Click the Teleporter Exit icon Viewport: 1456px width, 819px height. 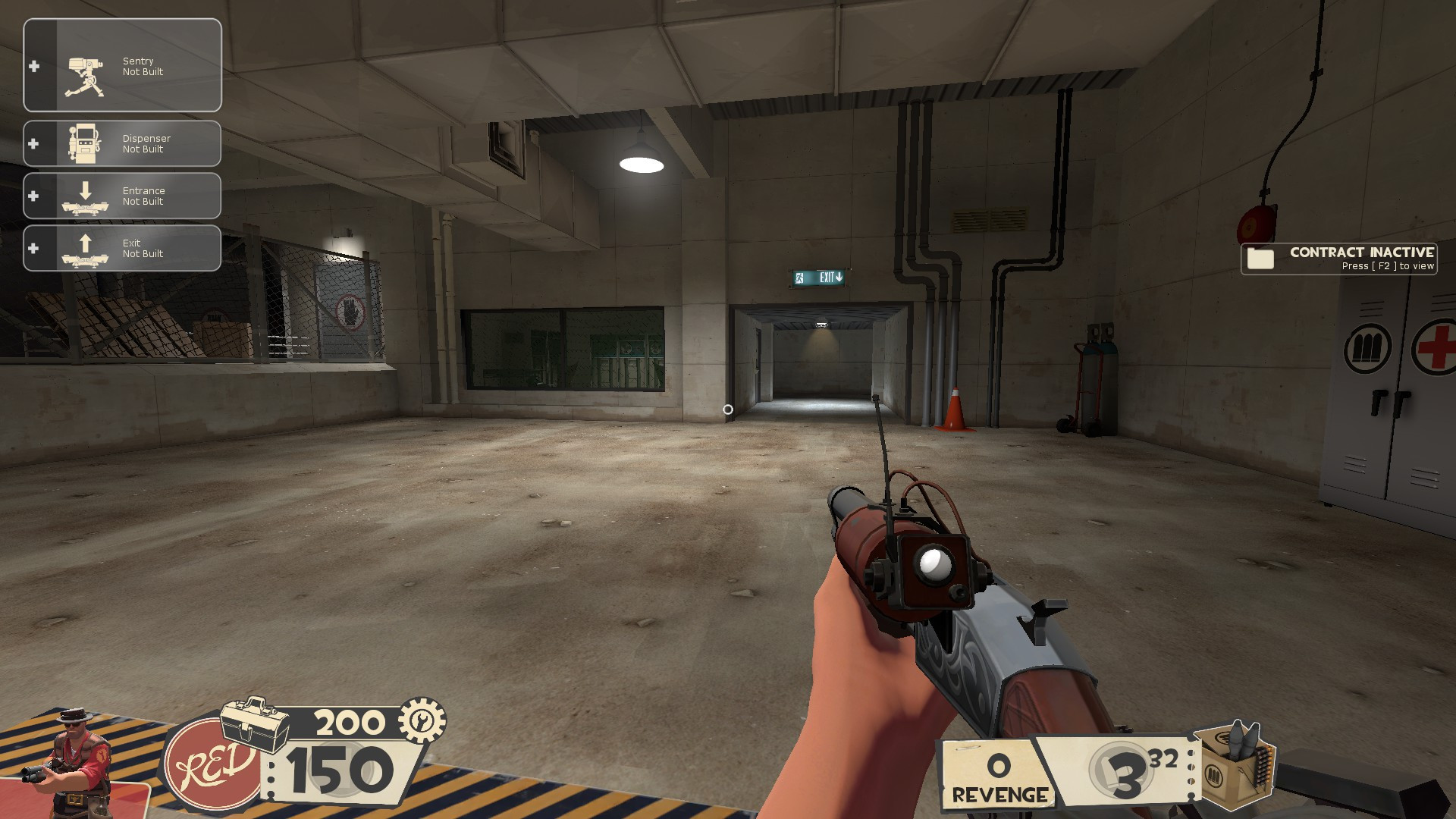point(86,248)
